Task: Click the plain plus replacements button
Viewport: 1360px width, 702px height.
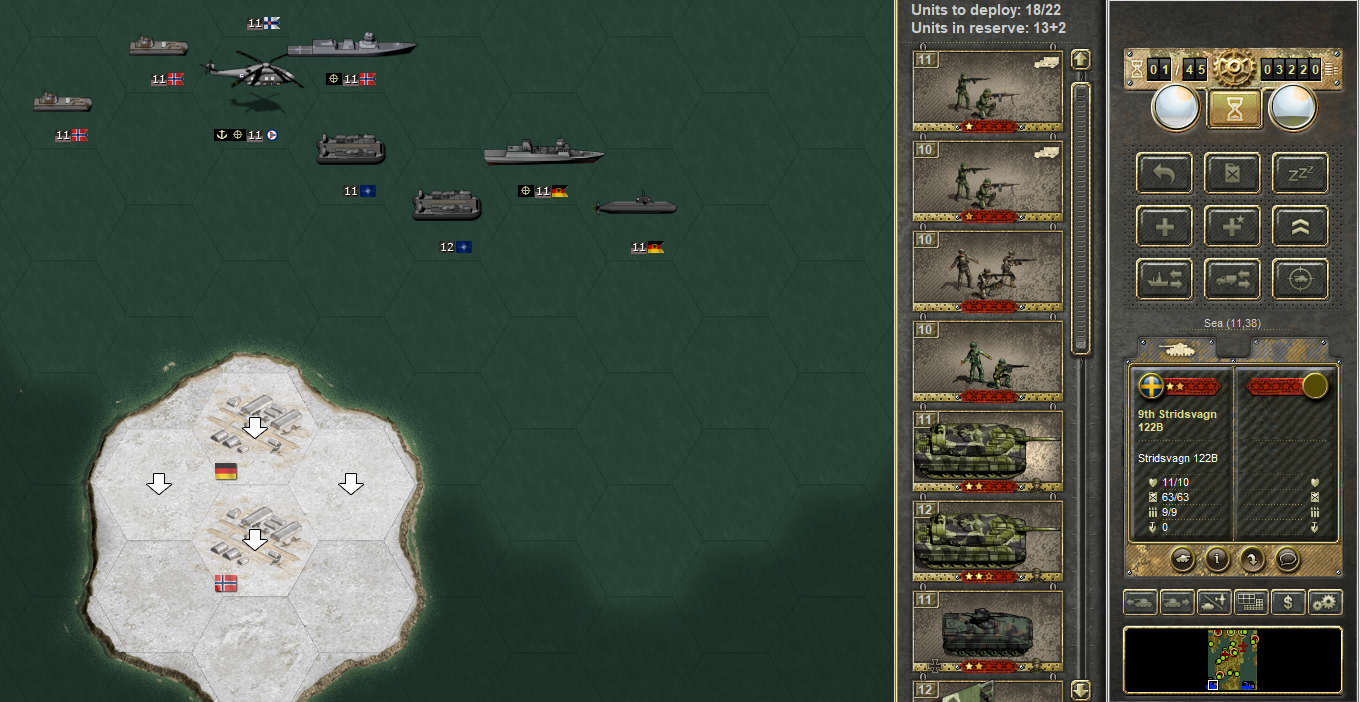Action: point(1164,226)
